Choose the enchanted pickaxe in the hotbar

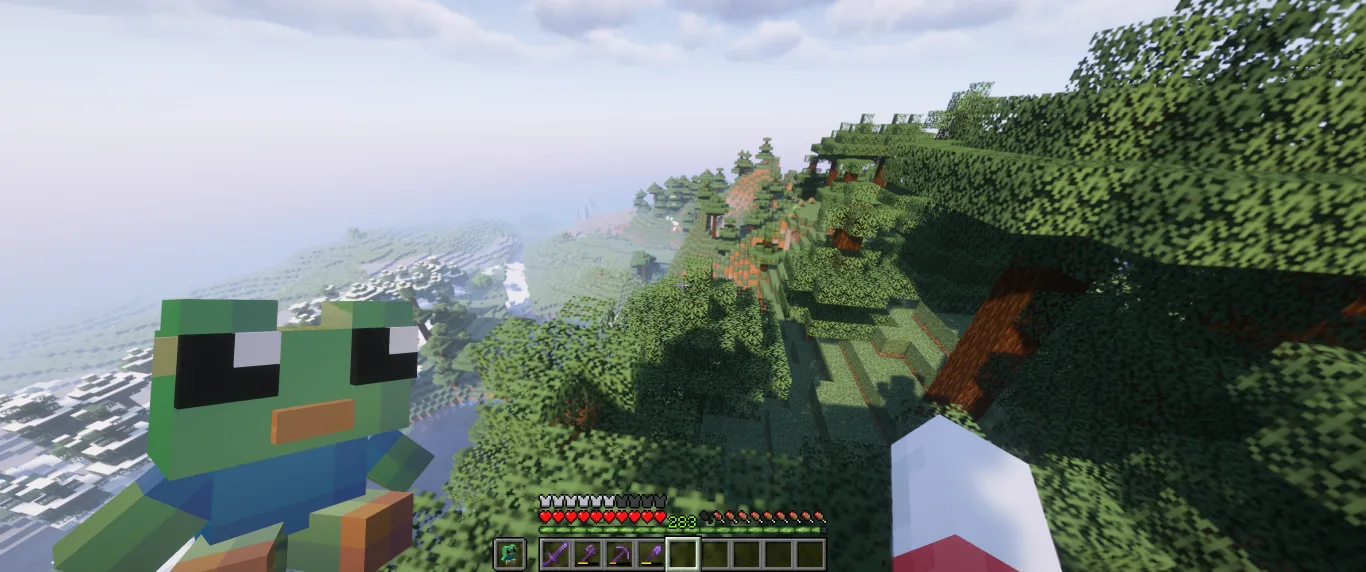pos(620,554)
